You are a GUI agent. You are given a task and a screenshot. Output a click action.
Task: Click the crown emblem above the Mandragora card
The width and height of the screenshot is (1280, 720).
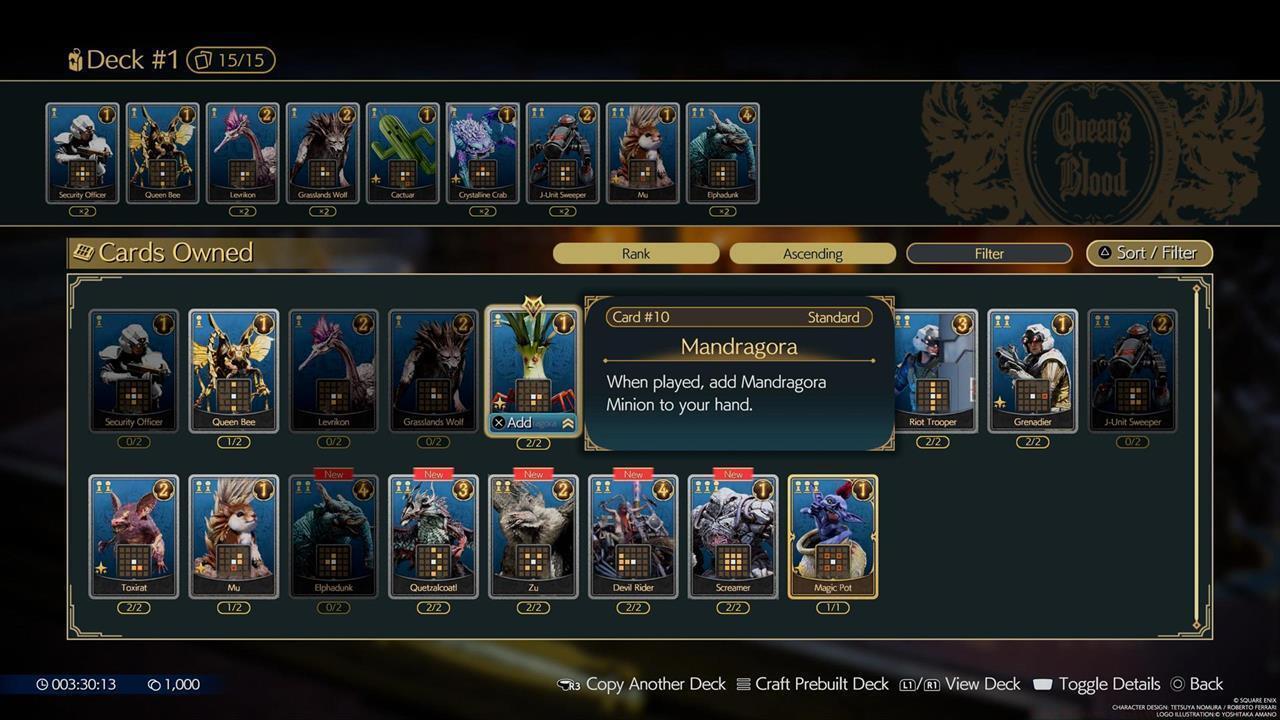coord(531,300)
